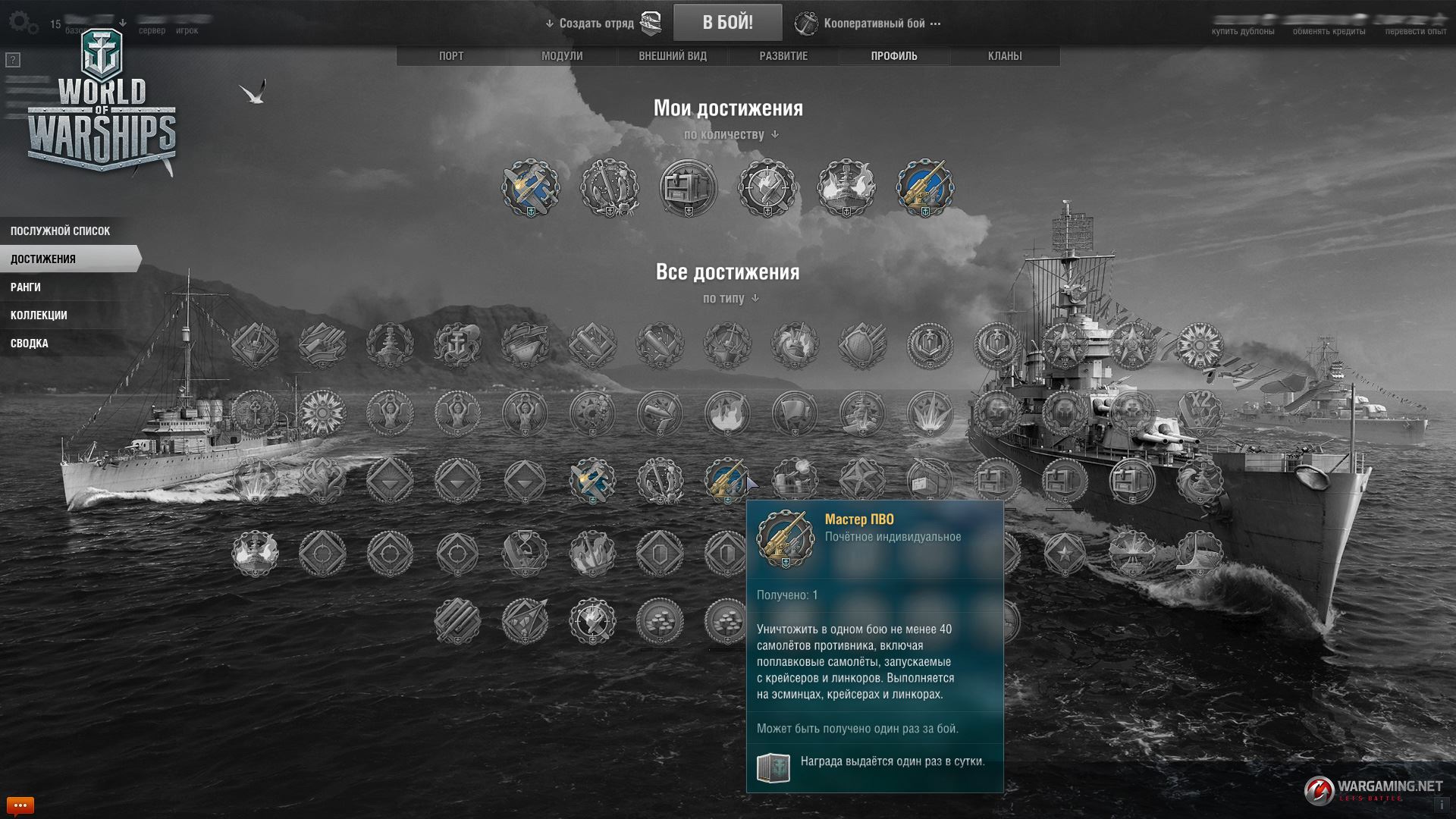The image size is (1456, 819).
Task: Open the Ранги profile section
Action: pyautogui.click(x=26, y=287)
